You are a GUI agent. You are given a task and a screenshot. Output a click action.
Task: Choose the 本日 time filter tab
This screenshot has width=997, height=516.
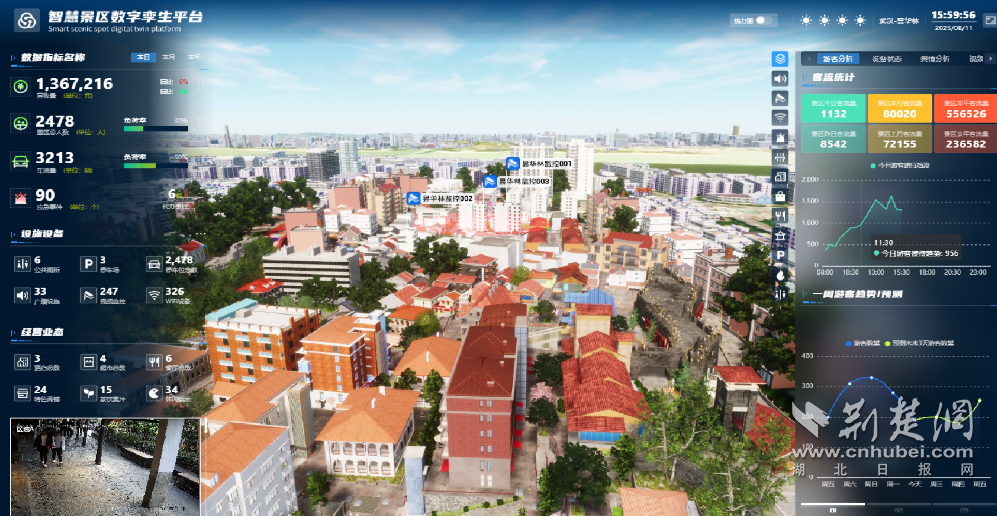(x=142, y=58)
